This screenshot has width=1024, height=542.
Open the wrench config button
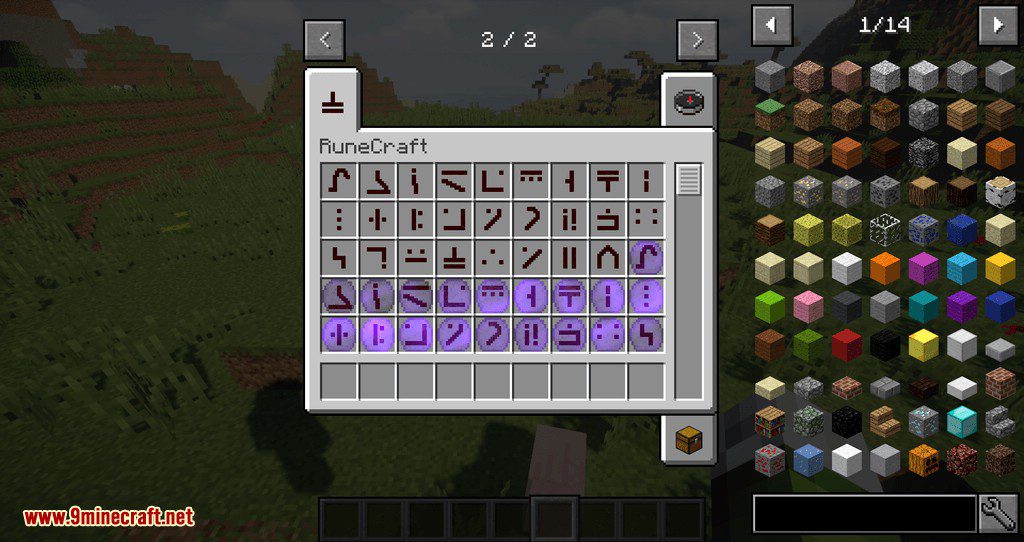[x=998, y=513]
